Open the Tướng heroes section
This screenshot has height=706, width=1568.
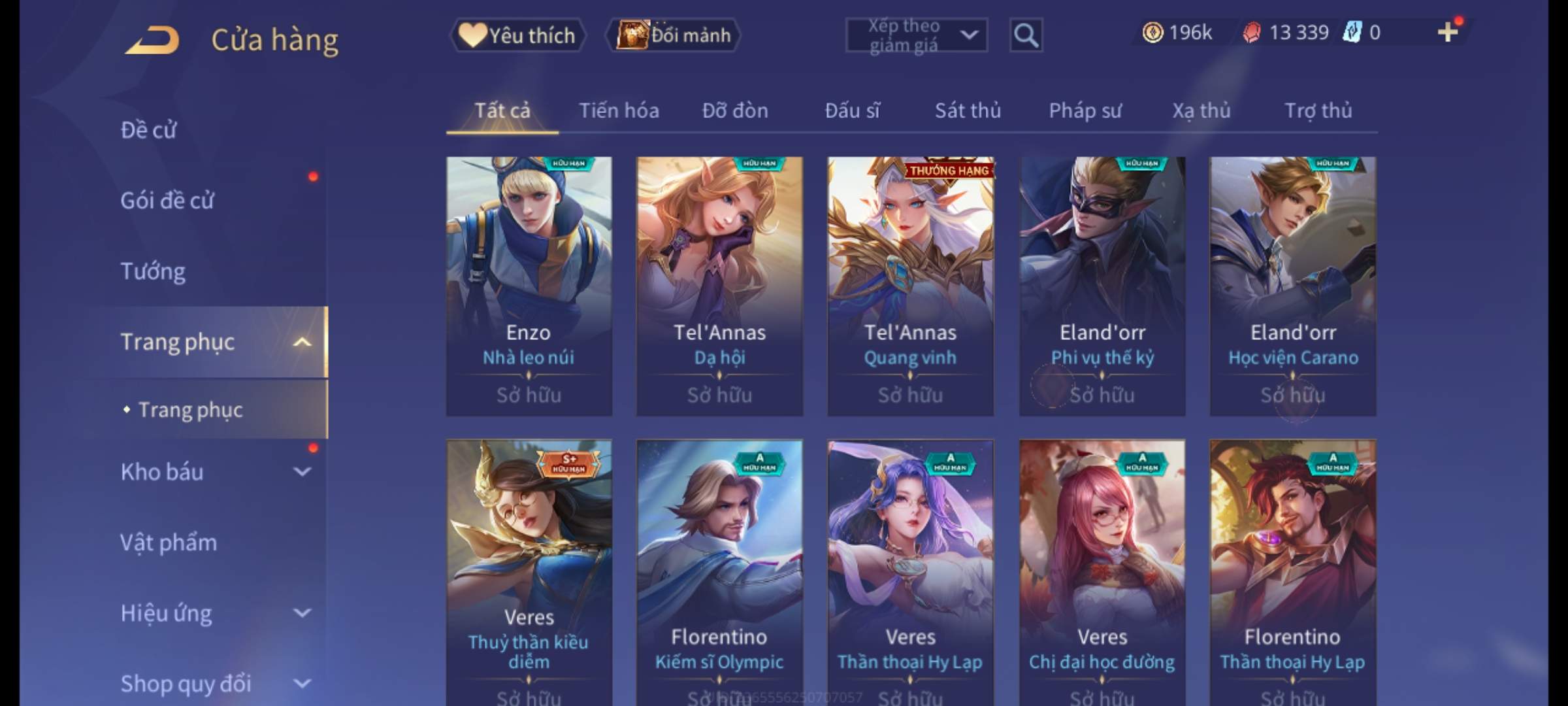(153, 271)
